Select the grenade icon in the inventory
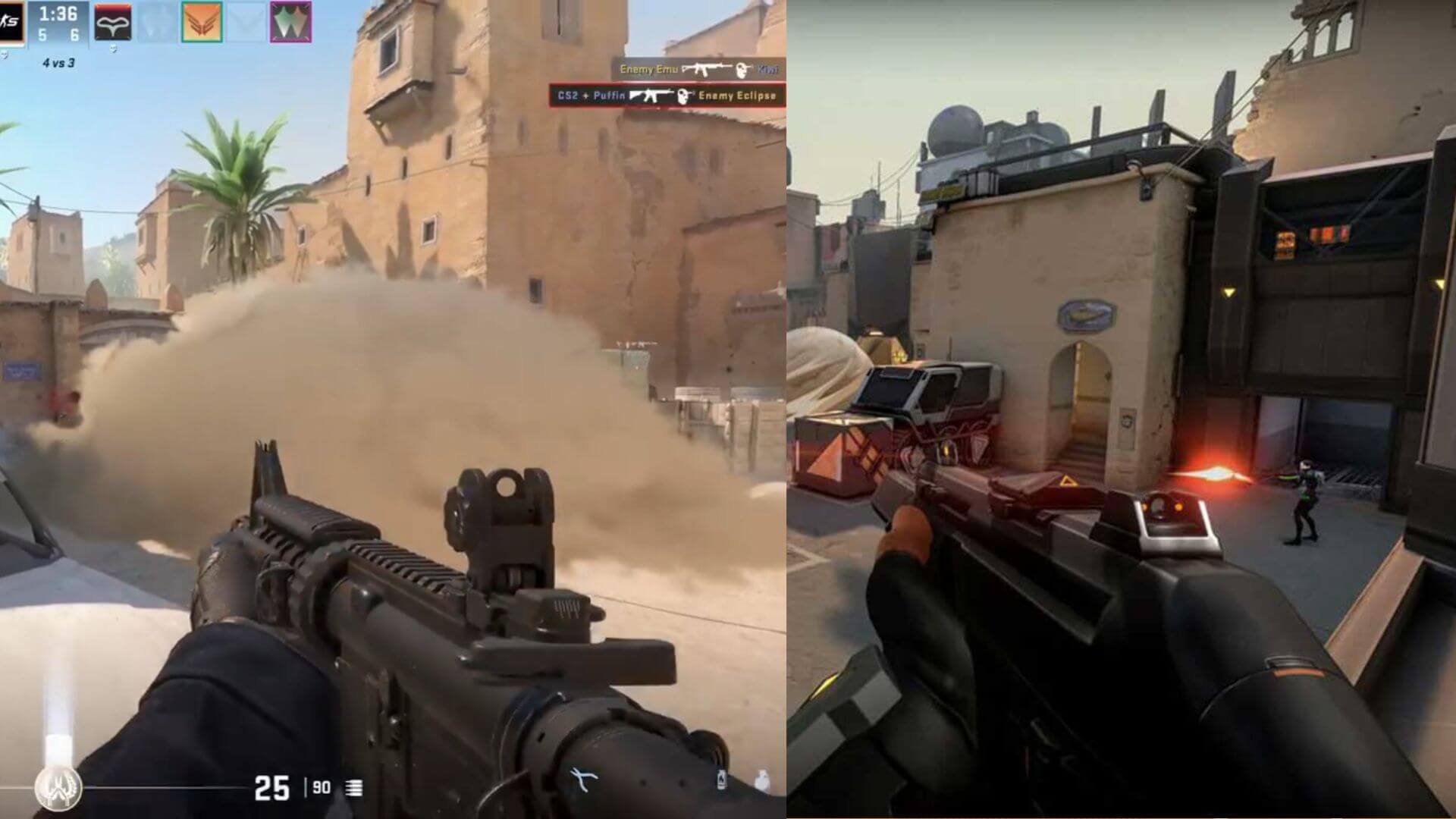1456x819 pixels. pos(761,779)
